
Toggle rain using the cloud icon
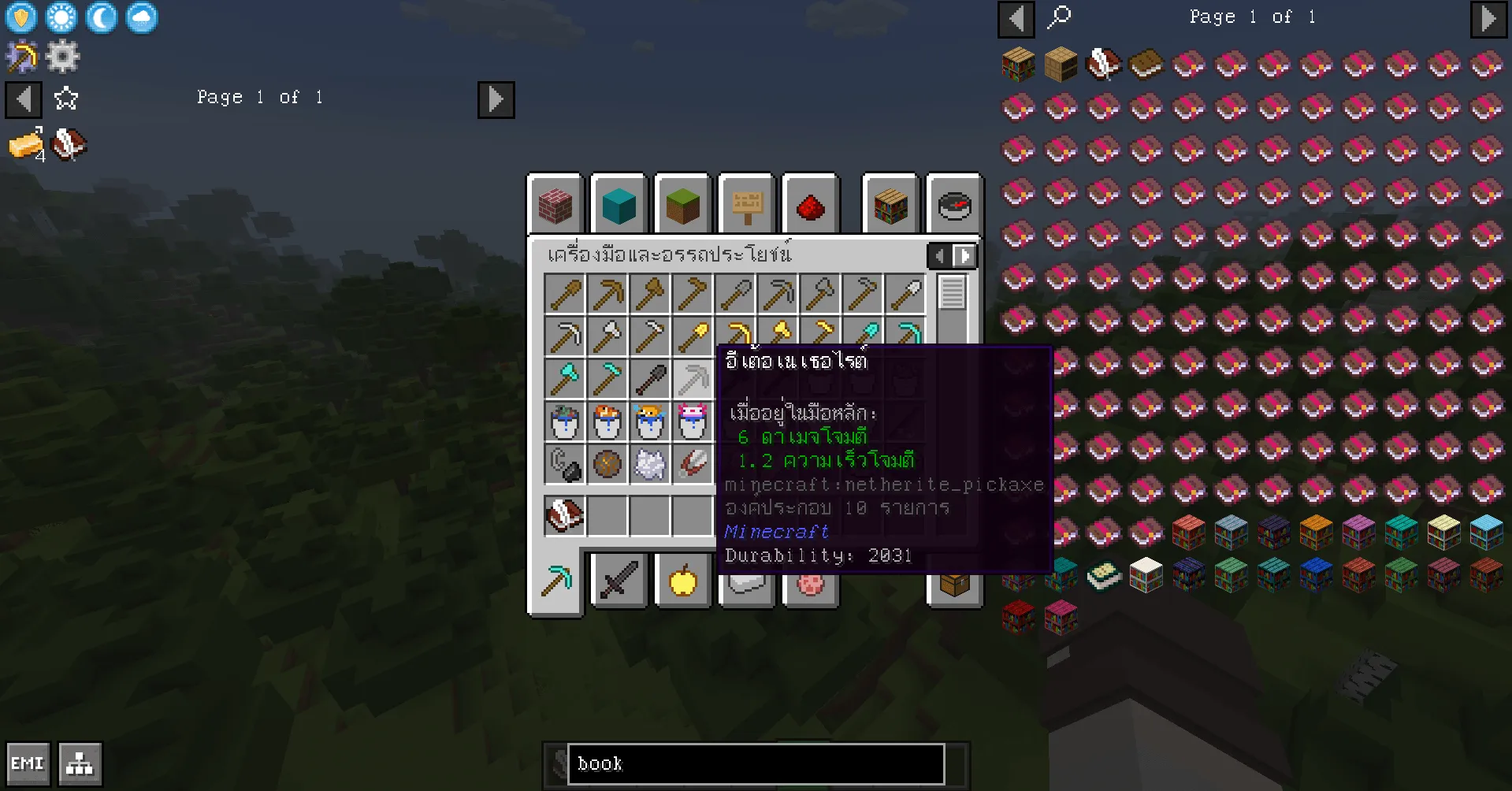tap(140, 17)
